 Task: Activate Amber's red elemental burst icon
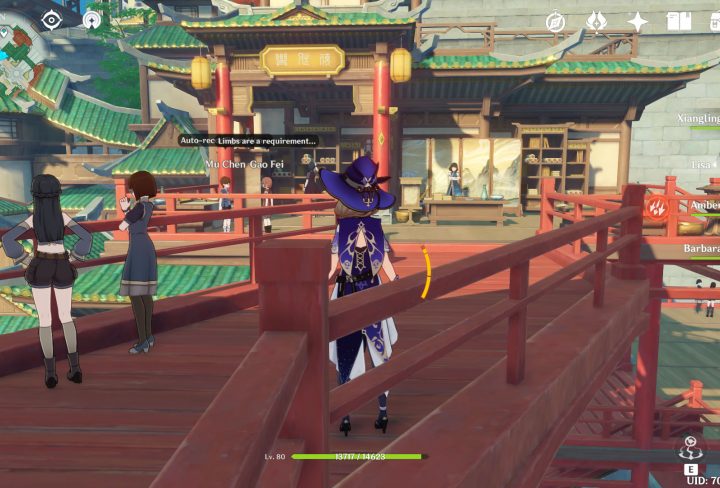[x=657, y=209]
